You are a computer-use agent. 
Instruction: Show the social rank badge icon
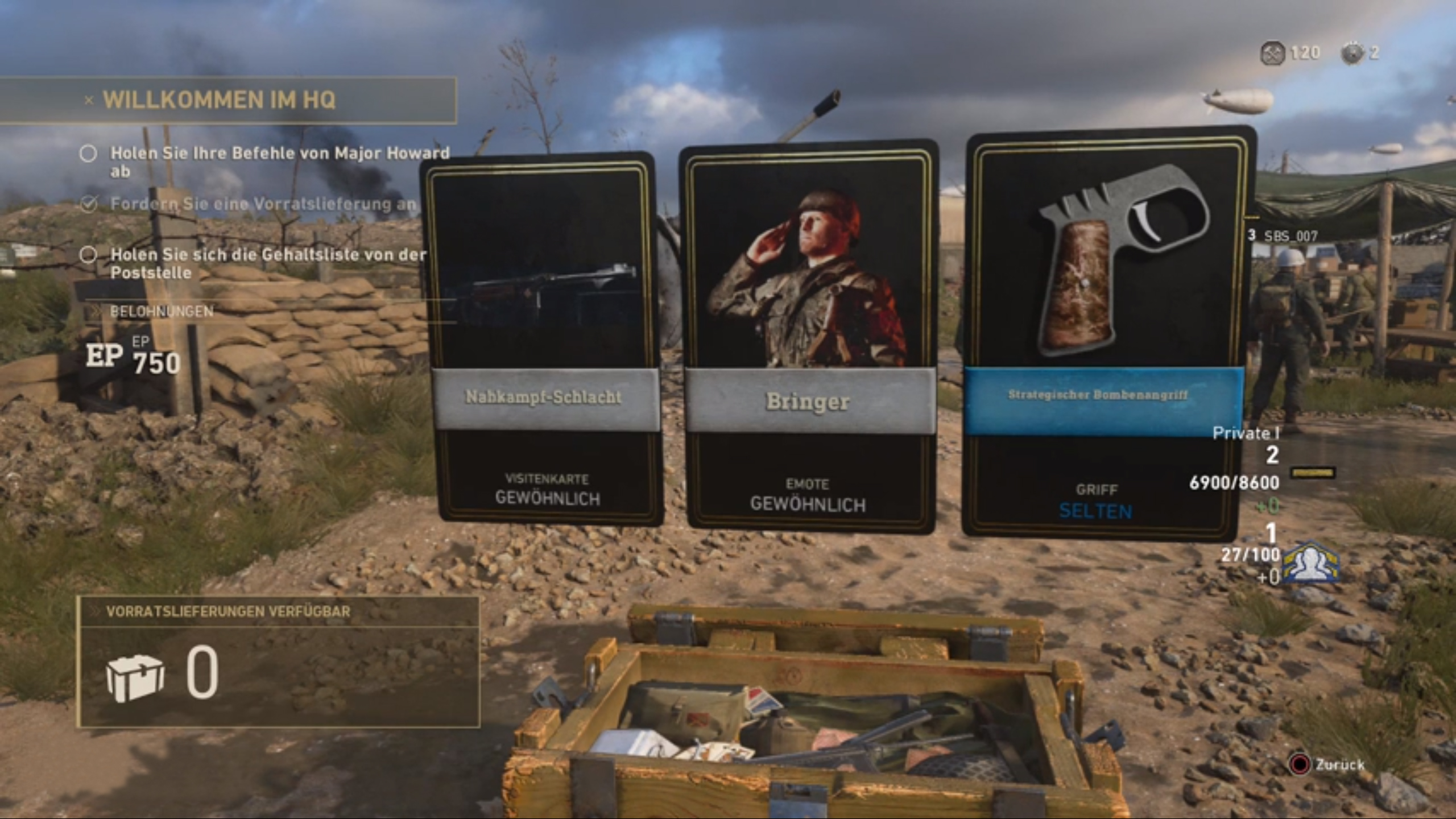coord(1312,563)
